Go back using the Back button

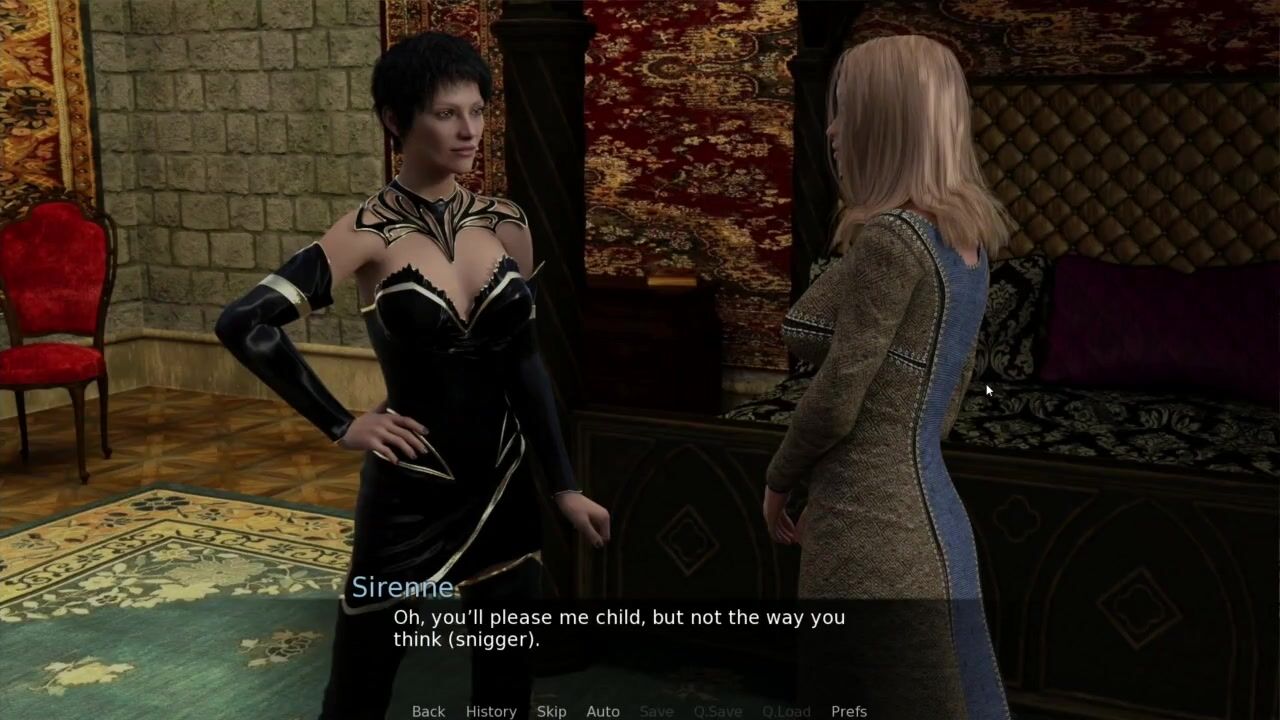[x=428, y=711]
